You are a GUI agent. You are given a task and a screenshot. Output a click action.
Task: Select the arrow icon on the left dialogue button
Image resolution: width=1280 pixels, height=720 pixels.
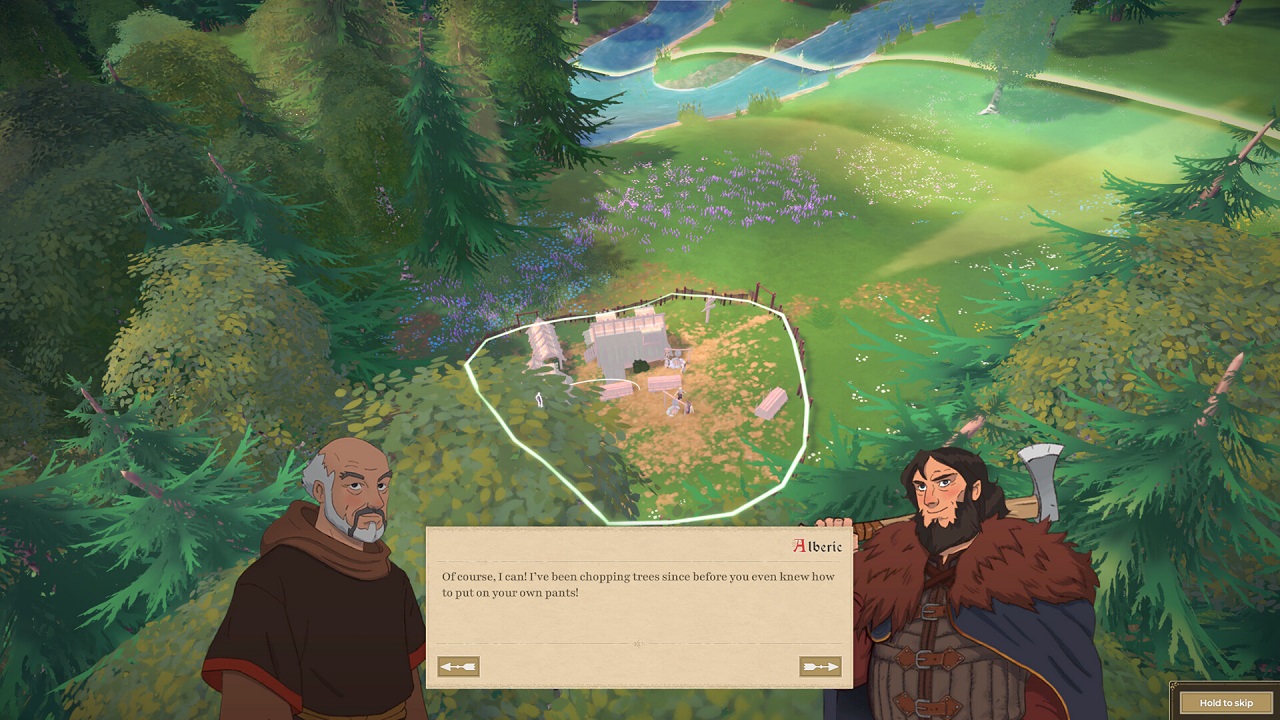[459, 666]
